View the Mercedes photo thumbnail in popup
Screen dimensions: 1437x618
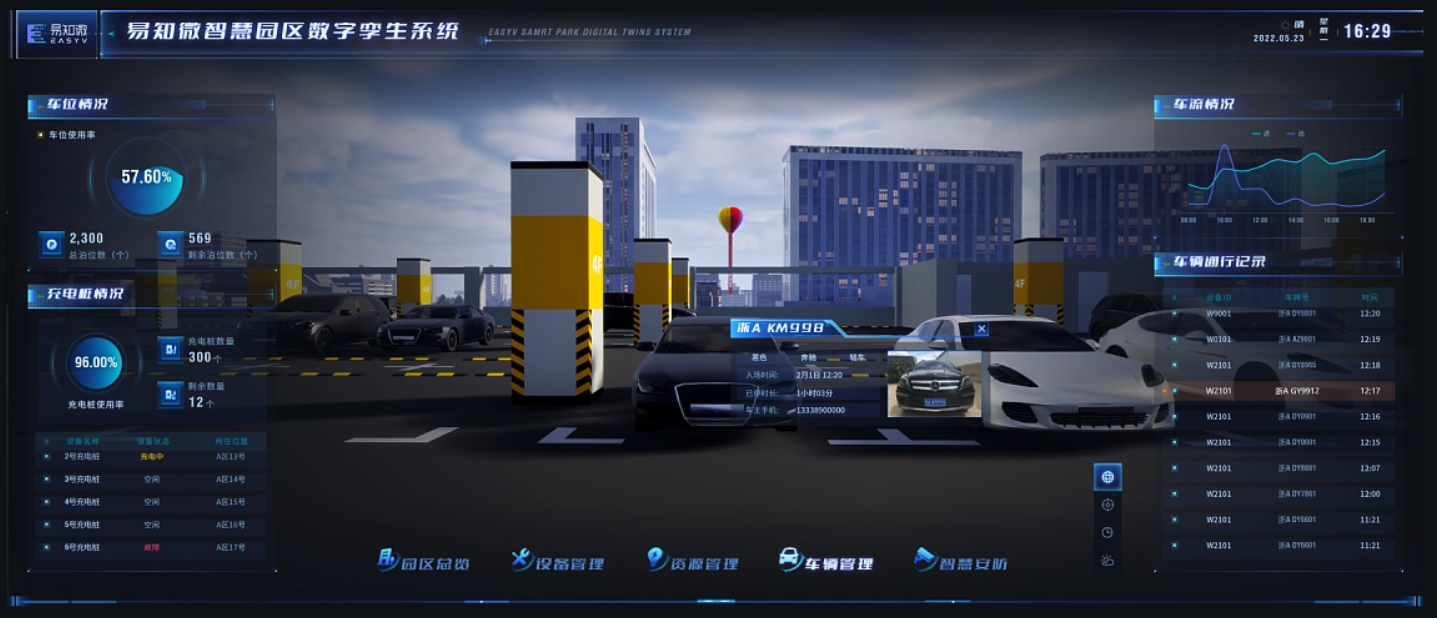(x=931, y=384)
